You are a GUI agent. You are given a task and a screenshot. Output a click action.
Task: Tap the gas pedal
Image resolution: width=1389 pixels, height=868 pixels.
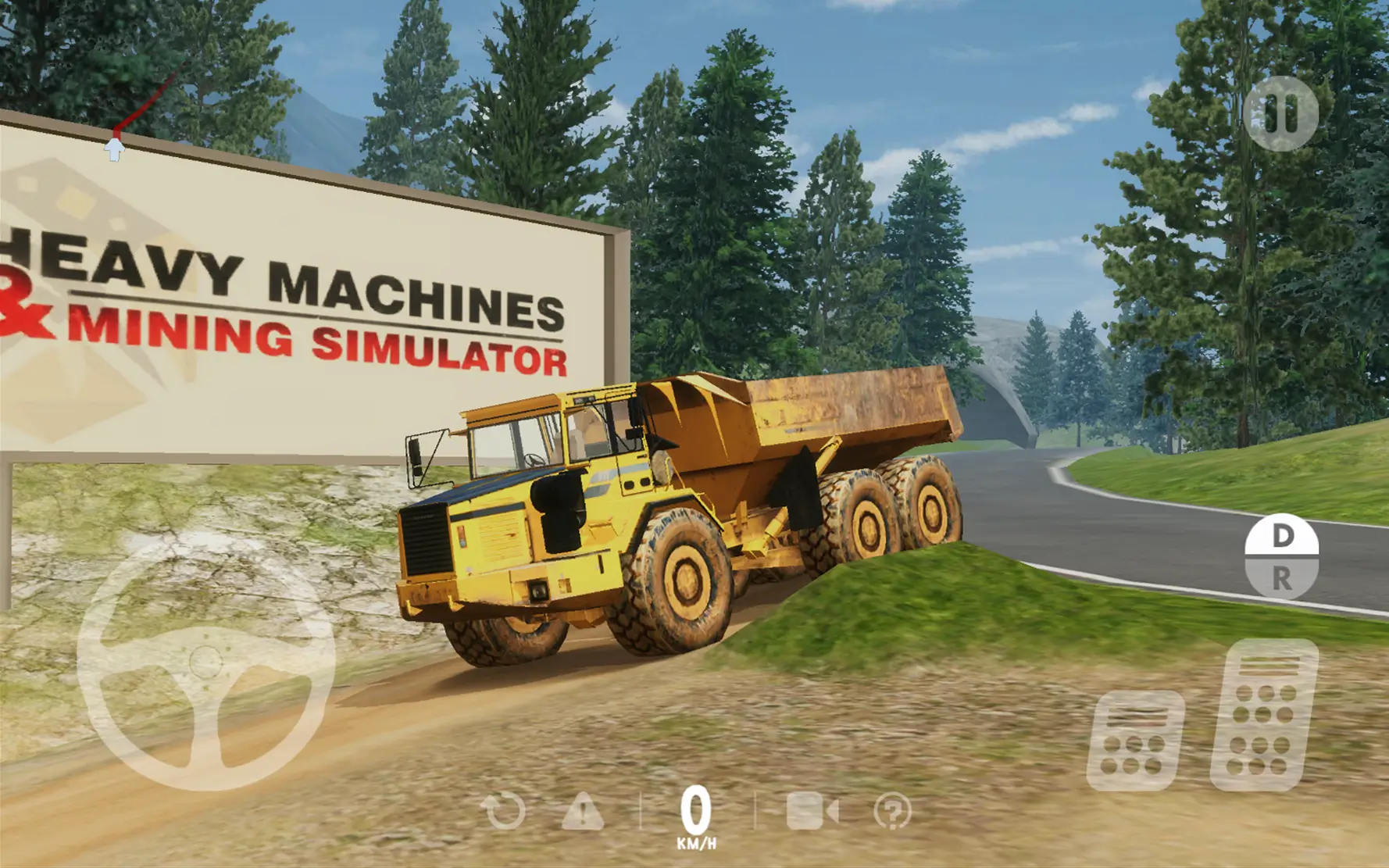1263,715
